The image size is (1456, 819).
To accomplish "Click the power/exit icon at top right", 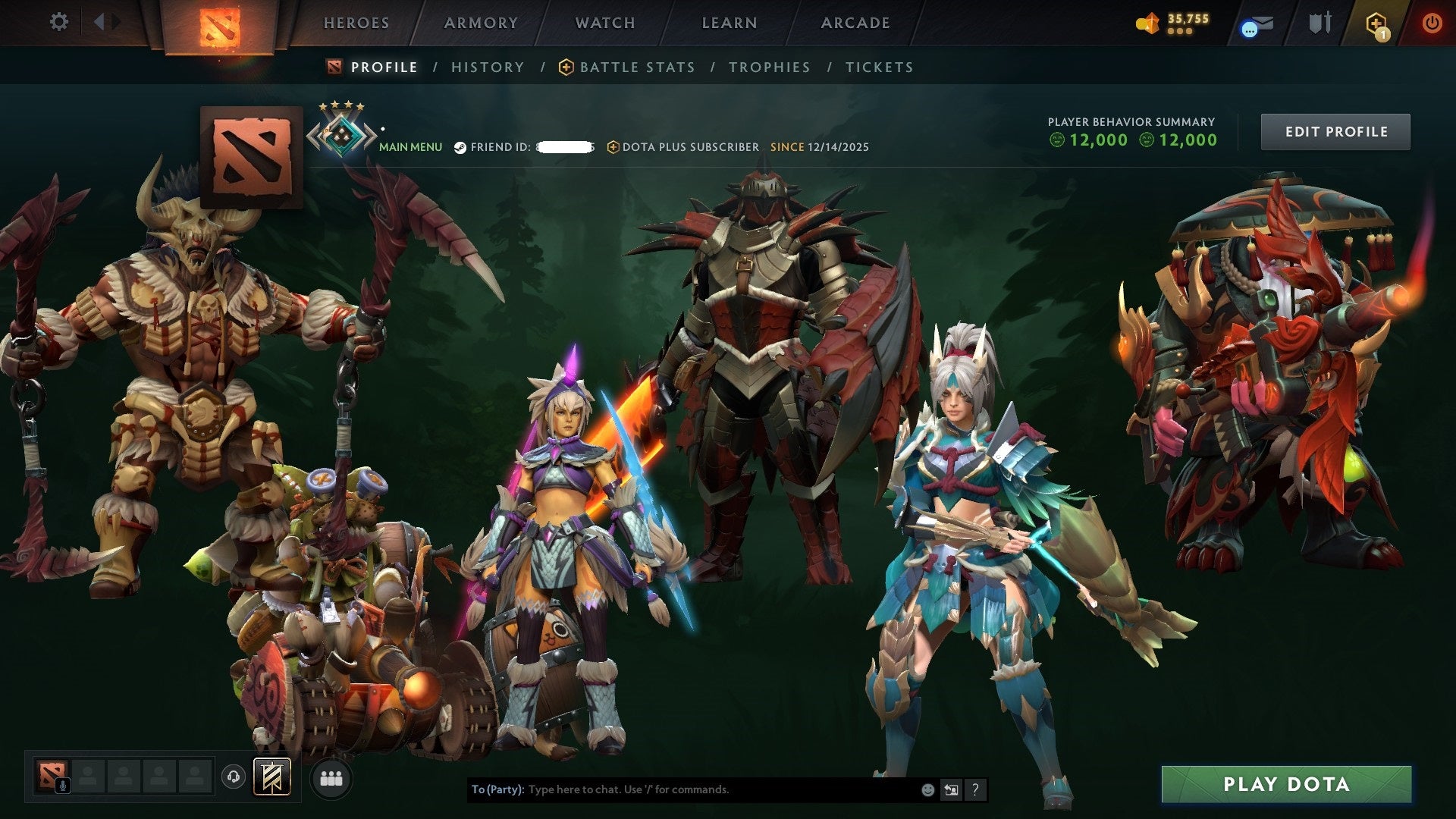I will coord(1433,23).
